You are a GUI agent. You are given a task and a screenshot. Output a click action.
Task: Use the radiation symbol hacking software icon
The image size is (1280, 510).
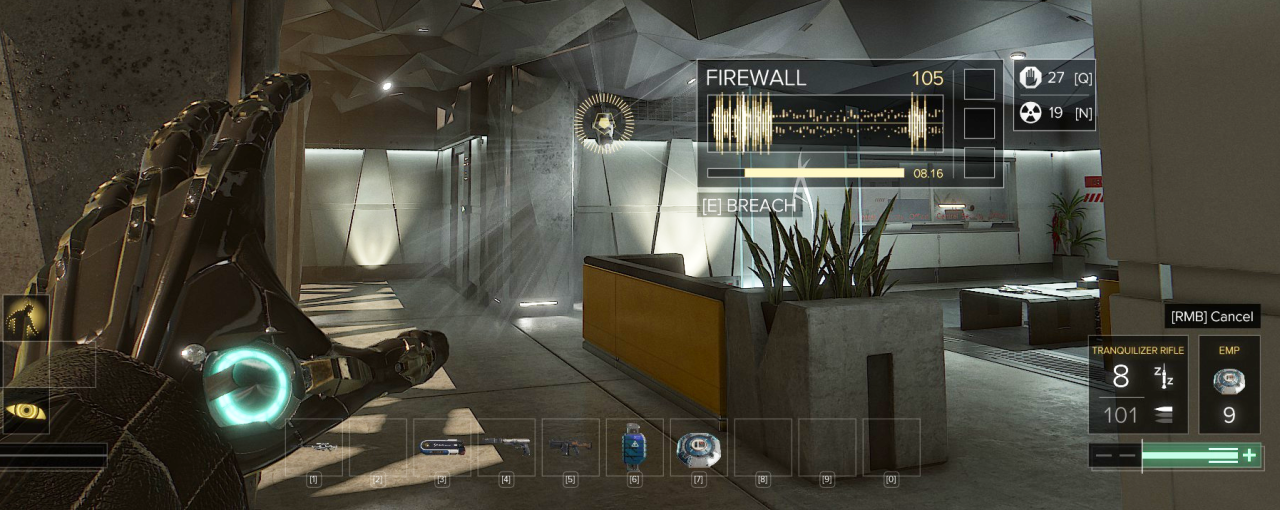coord(1030,112)
